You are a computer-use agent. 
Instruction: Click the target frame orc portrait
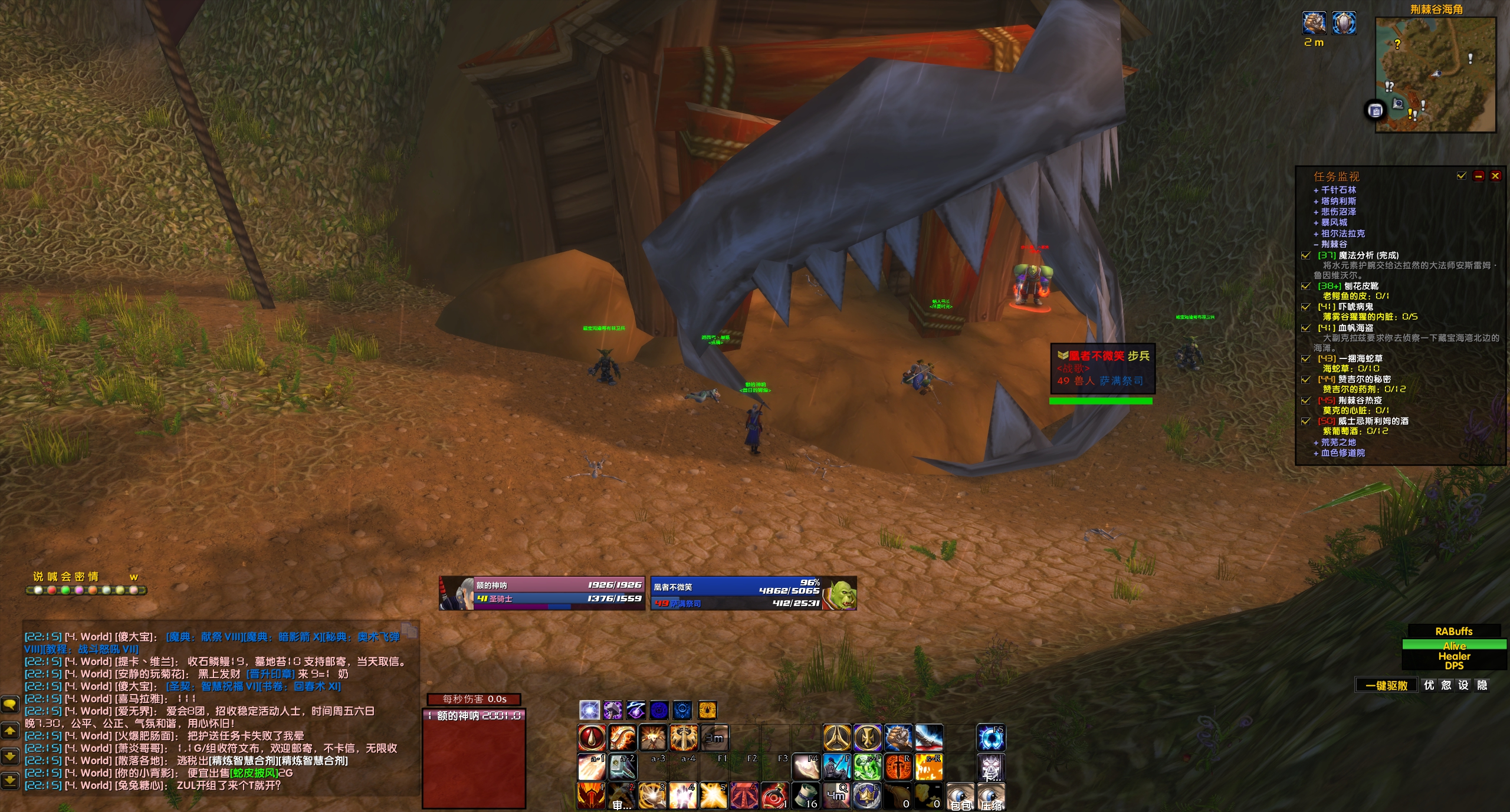(839, 593)
